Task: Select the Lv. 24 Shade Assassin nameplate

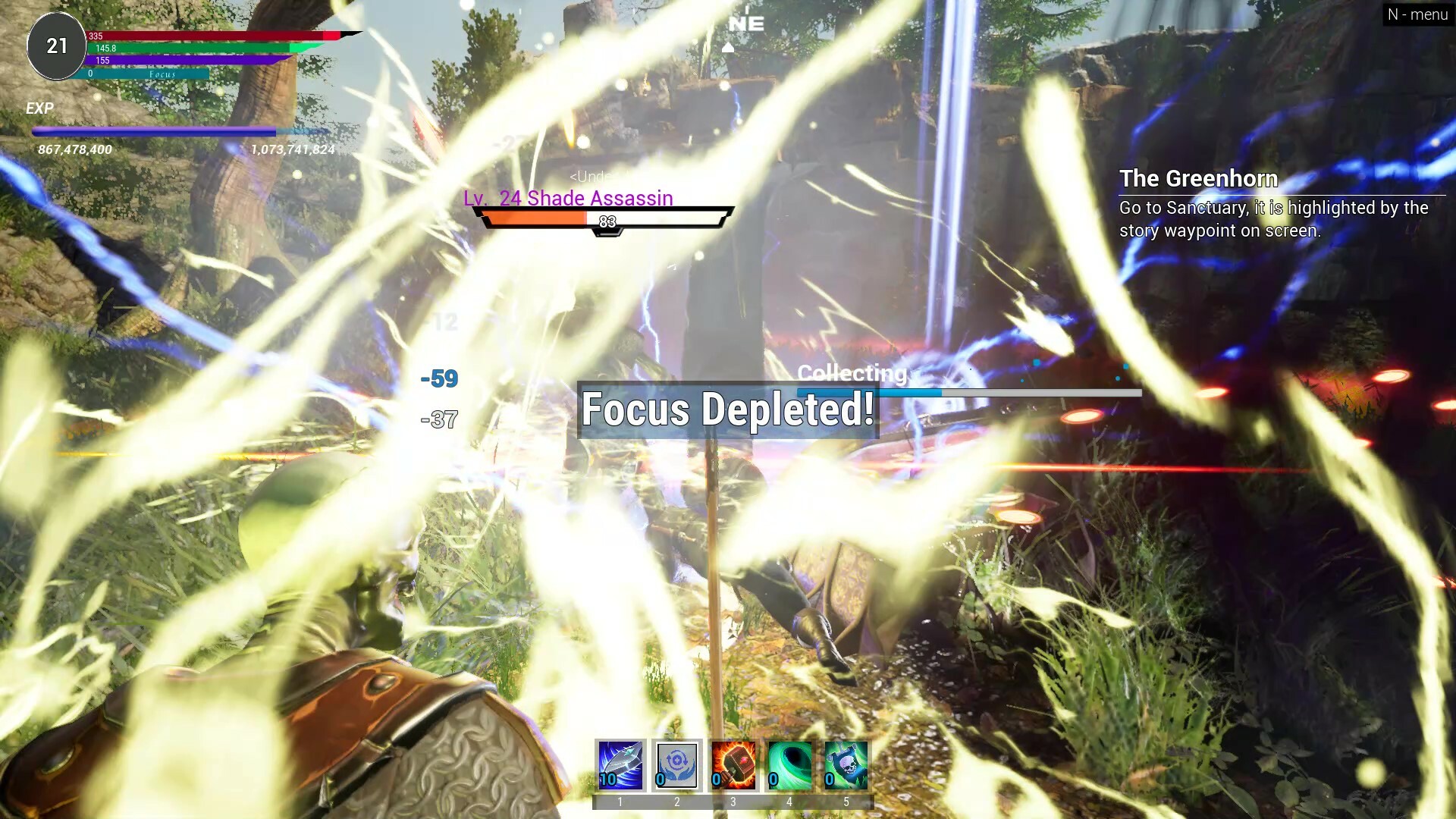Action: pyautogui.click(x=567, y=199)
